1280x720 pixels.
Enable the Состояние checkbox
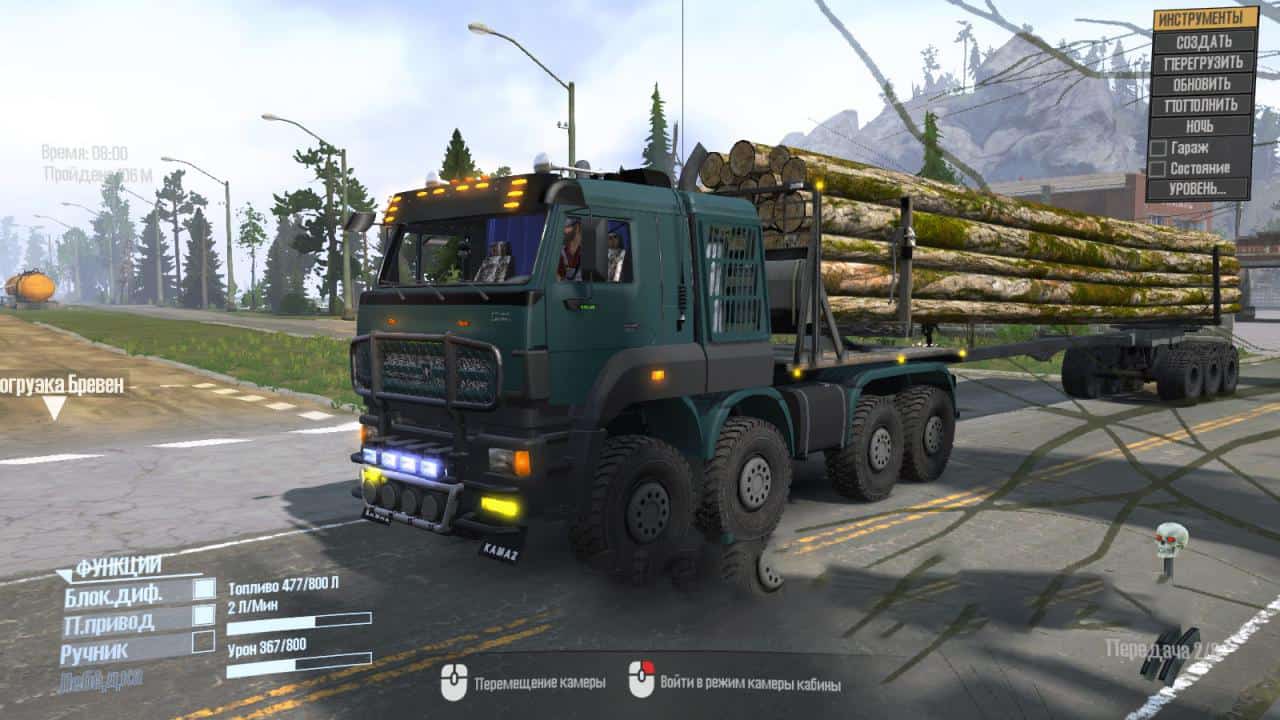click(1158, 168)
